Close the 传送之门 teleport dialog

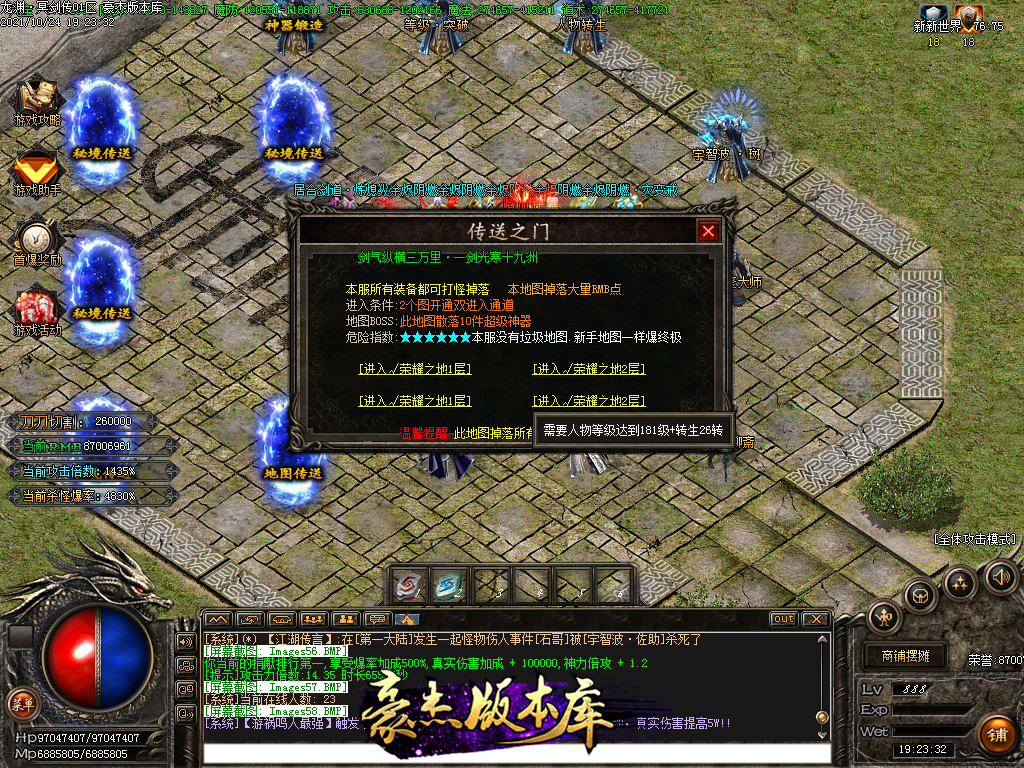click(x=708, y=231)
